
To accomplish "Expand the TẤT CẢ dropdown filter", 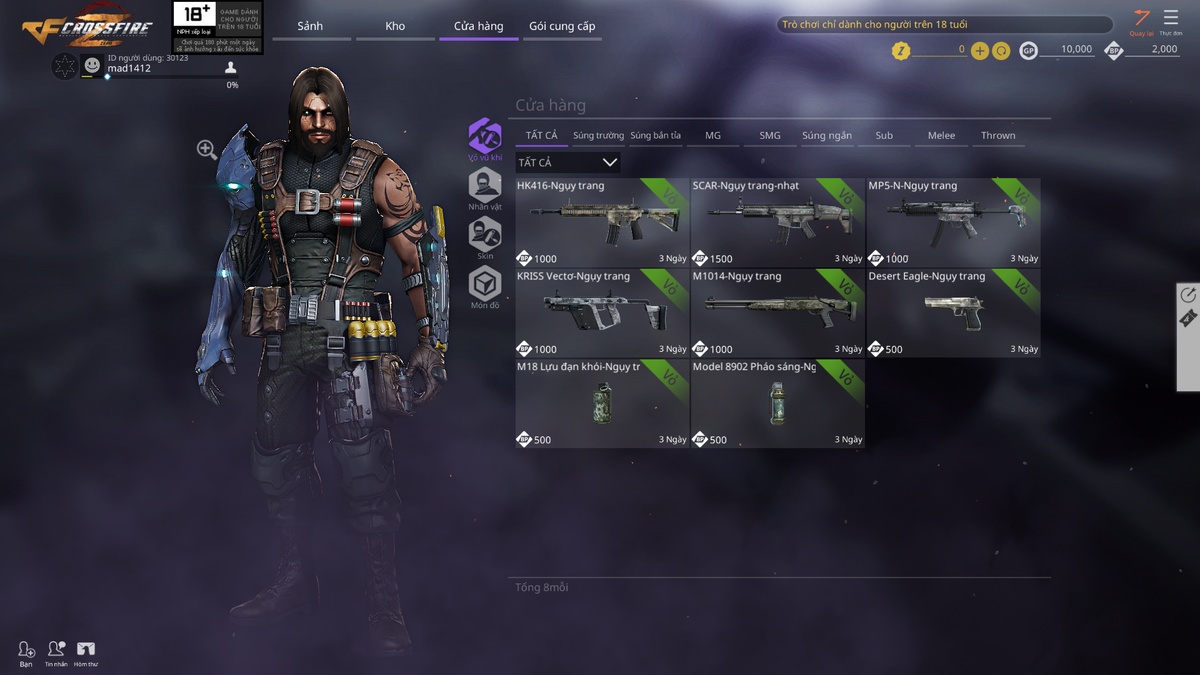I will [x=568, y=162].
